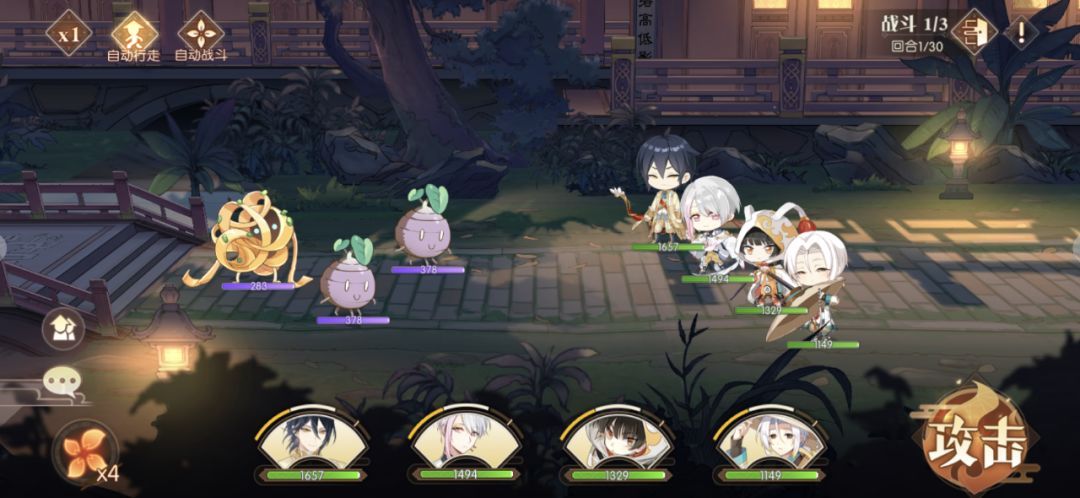
Task: Open the chat speech bubble
Action: (x=62, y=381)
